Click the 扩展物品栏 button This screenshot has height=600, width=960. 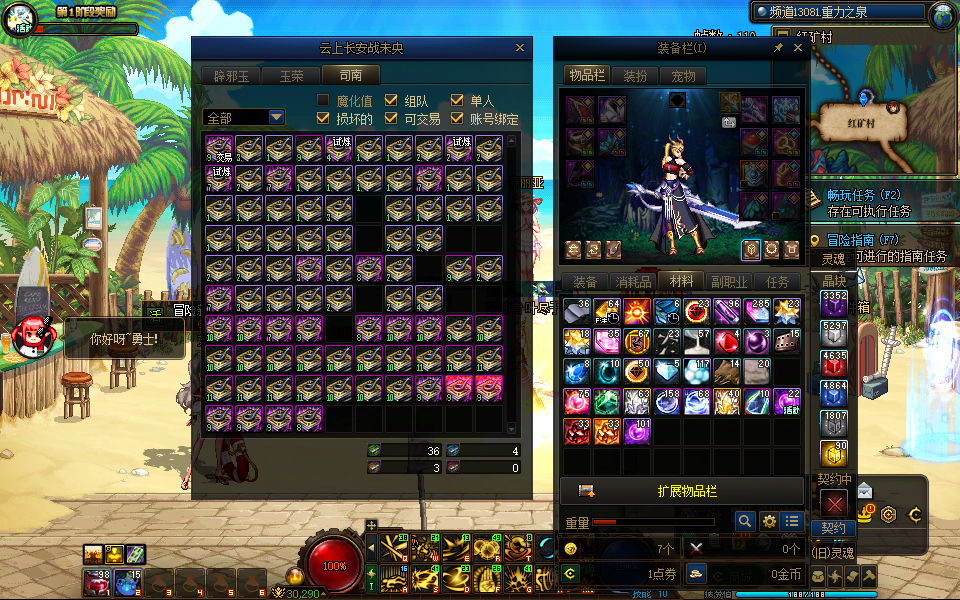[x=686, y=491]
